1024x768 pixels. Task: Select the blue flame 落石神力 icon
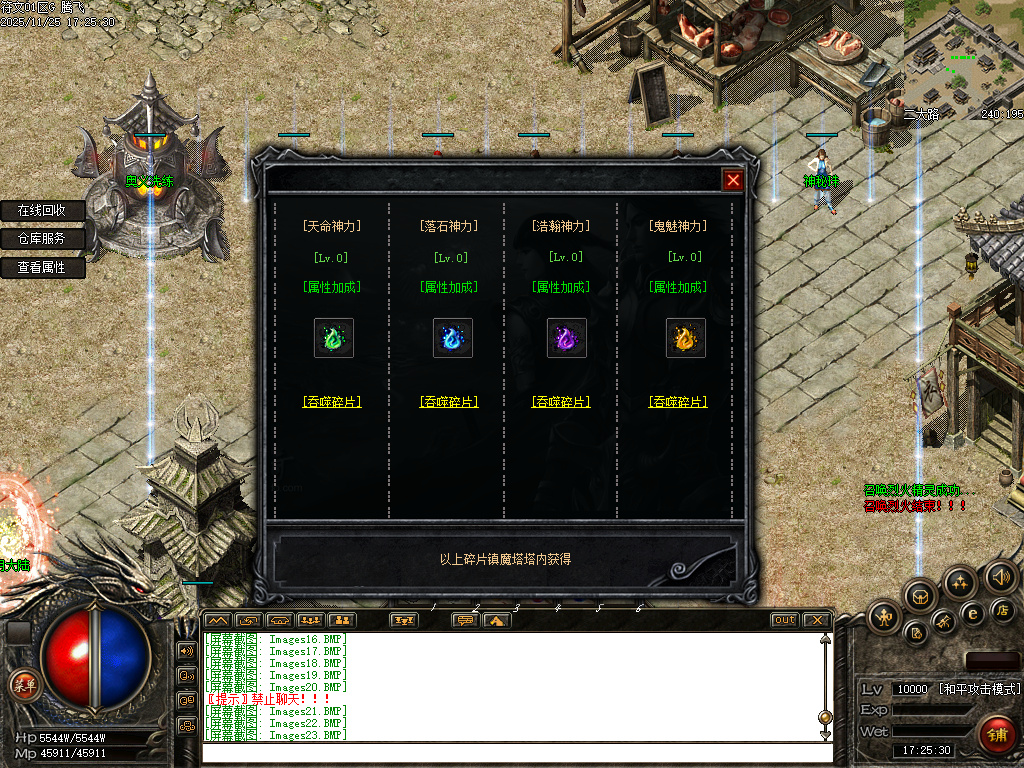click(452, 338)
